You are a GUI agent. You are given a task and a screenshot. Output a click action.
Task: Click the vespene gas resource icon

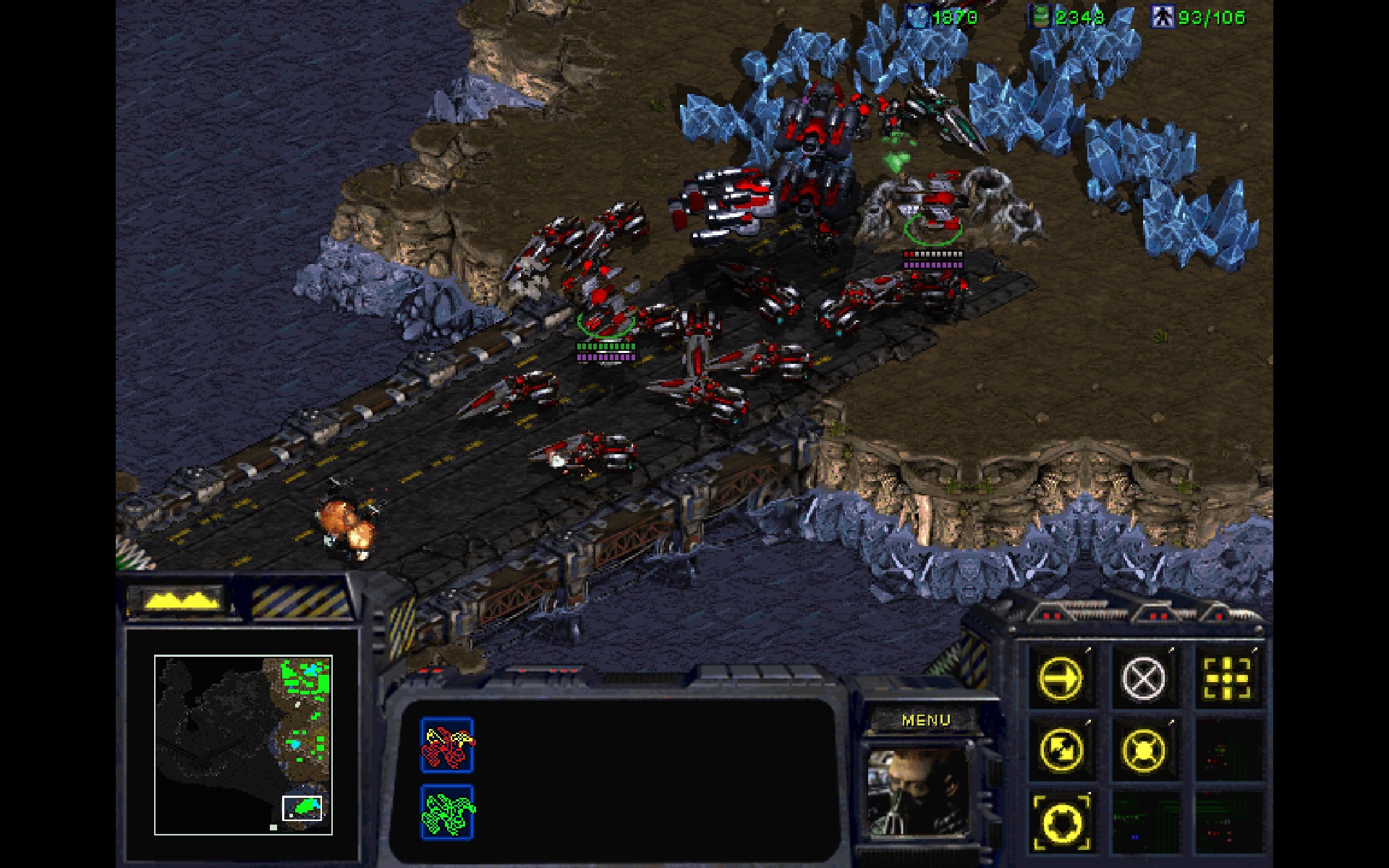1037,16
